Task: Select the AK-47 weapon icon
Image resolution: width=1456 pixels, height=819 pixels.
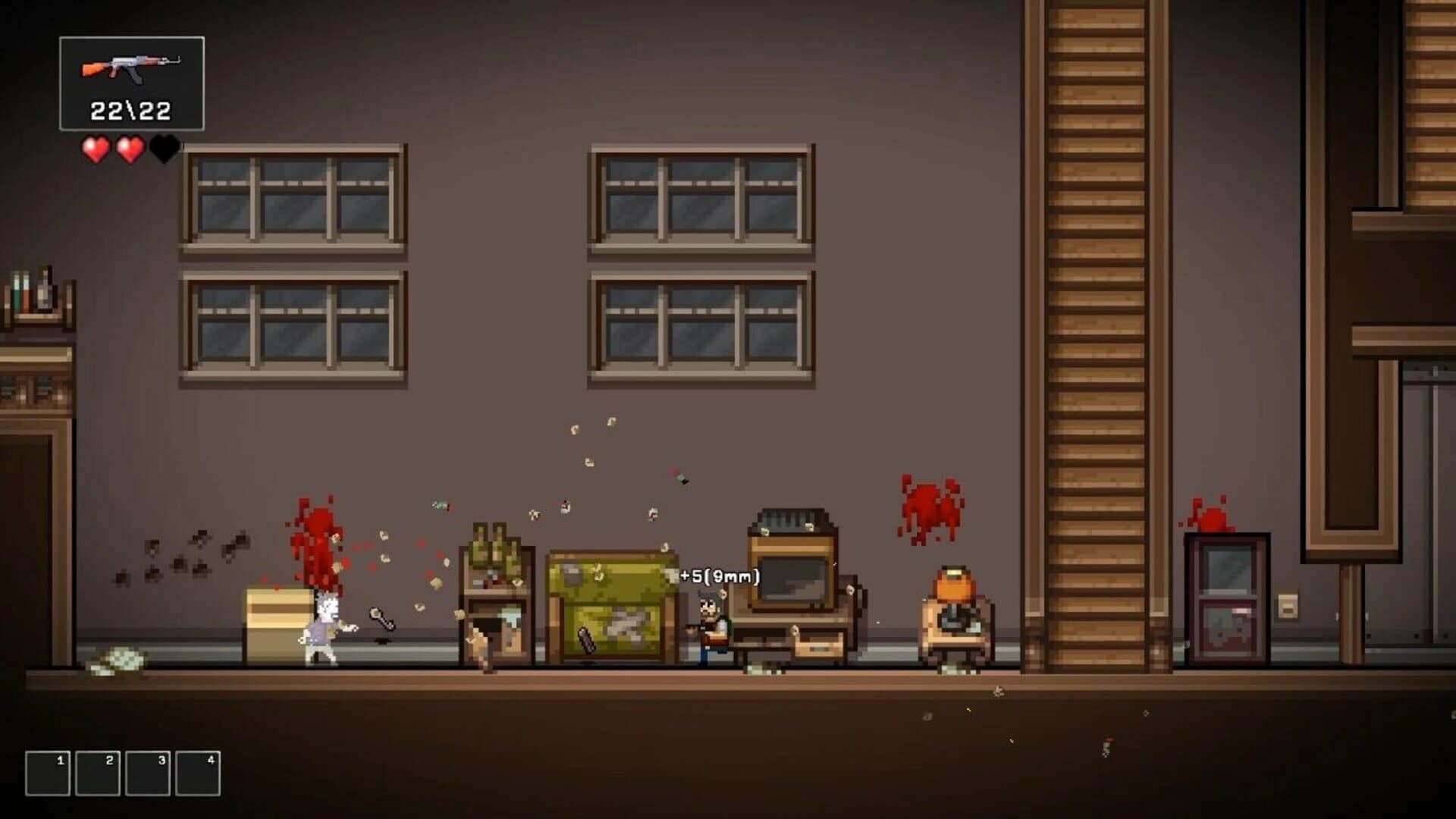Action: tap(130, 68)
